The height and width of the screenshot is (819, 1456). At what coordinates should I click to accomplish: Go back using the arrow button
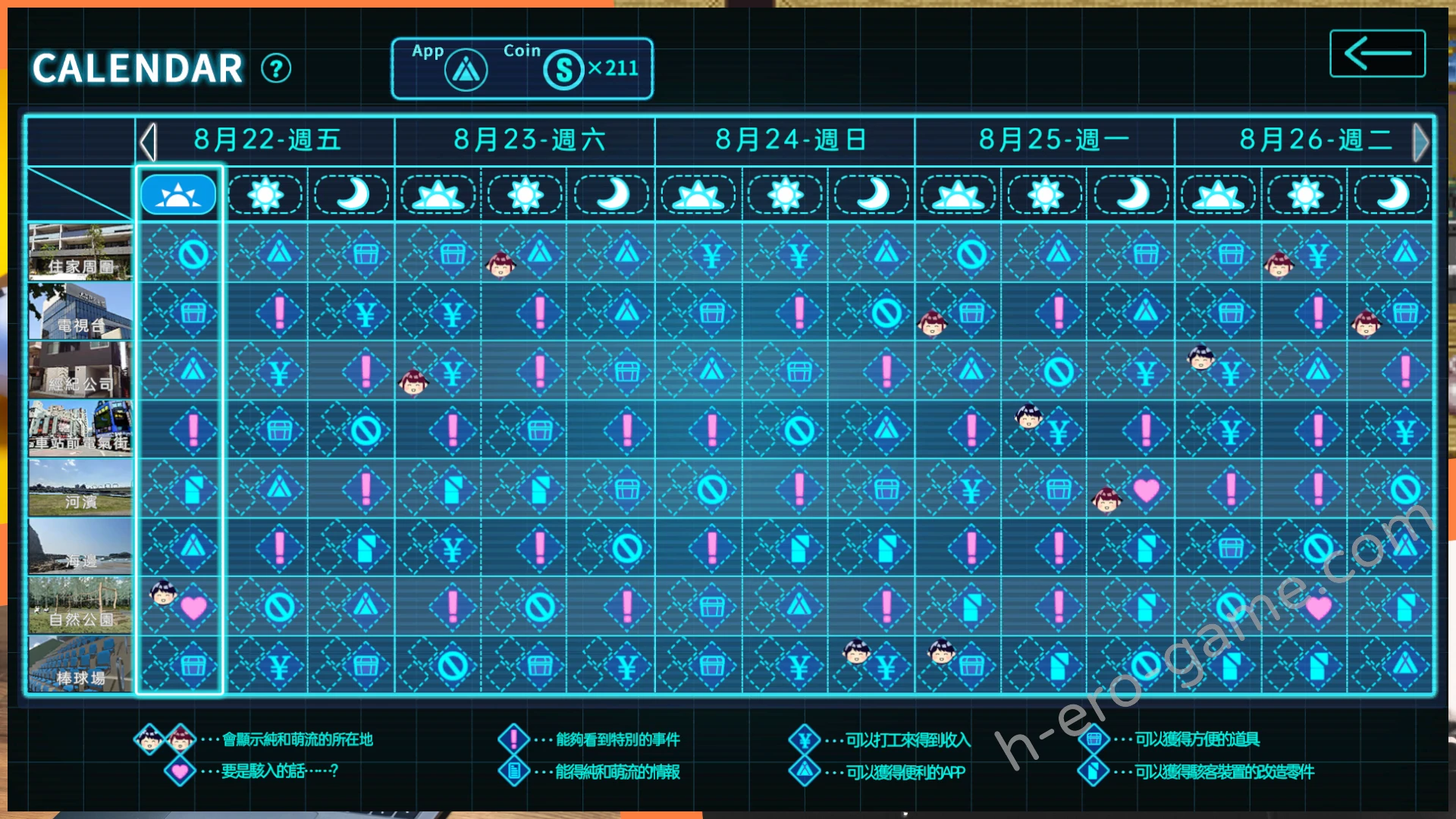coord(1377,54)
